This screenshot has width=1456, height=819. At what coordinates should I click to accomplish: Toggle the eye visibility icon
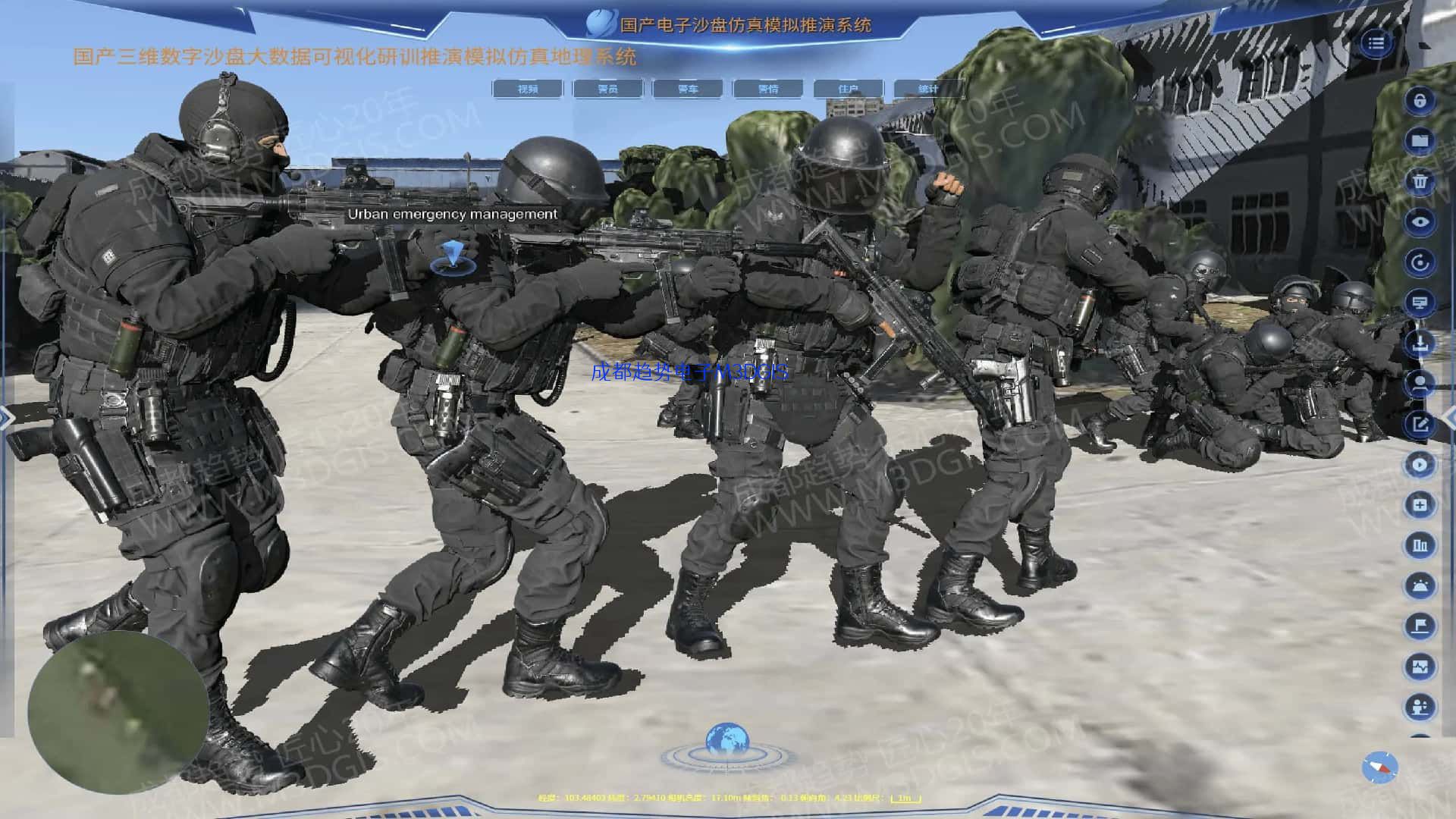point(1420,222)
